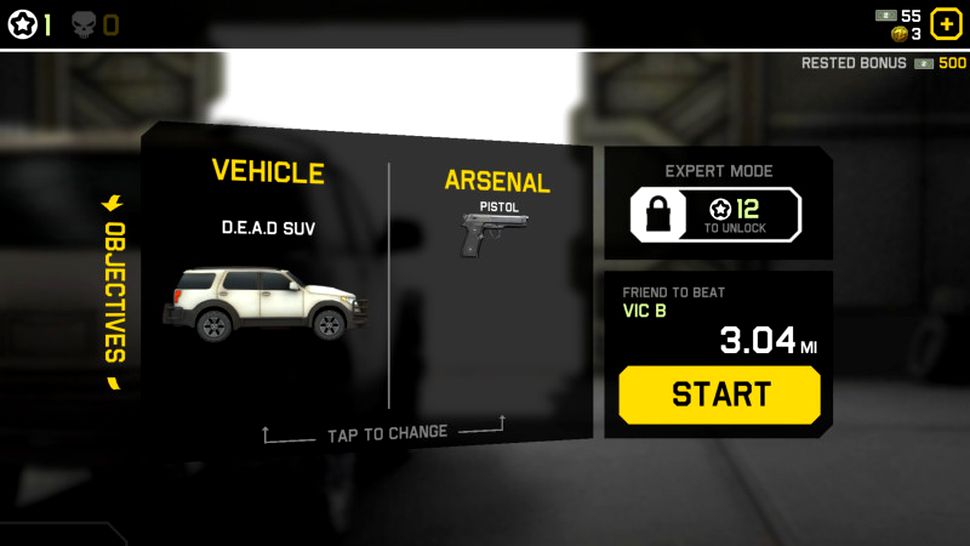Add more currency with the plus button
Viewport: 970px width, 546px height.
pos(945,24)
